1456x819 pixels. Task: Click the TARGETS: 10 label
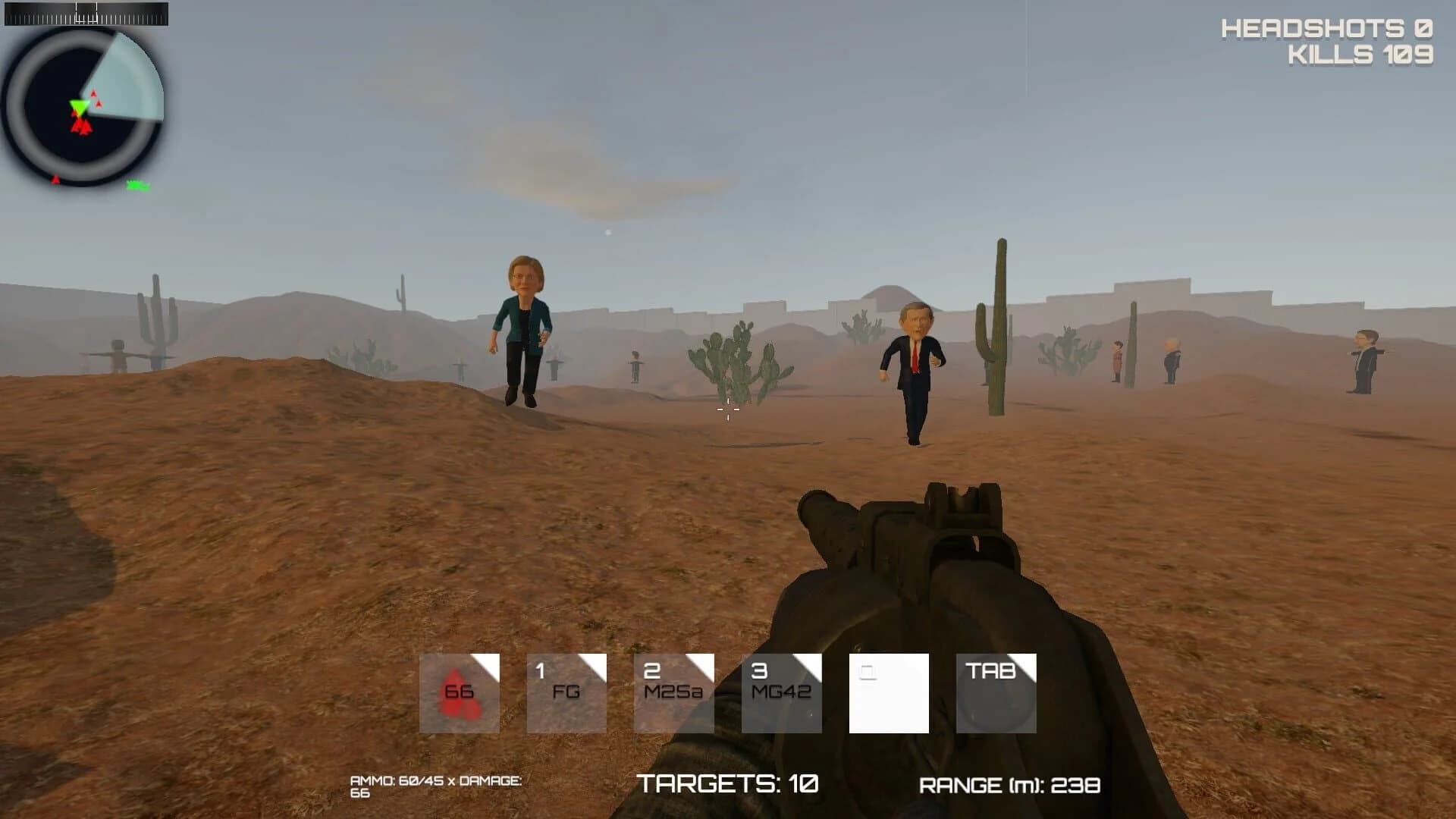click(x=728, y=783)
